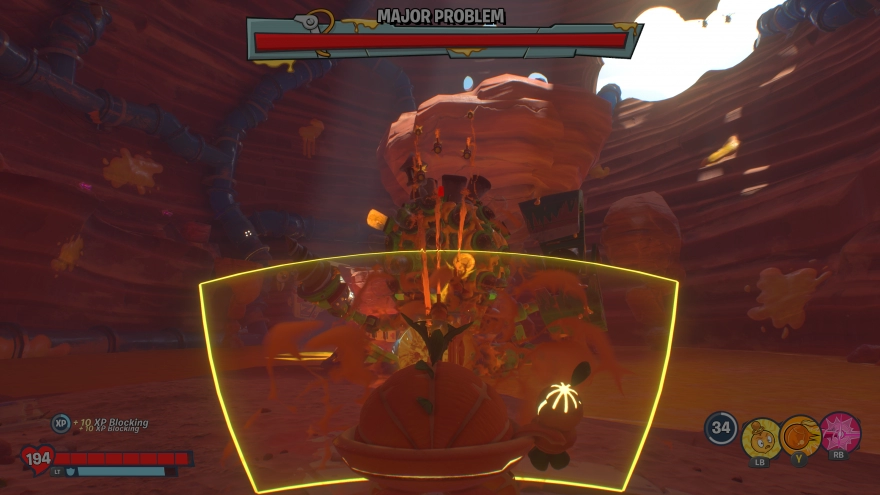Viewport: 880px width, 495px height.
Task: Use the orange rolling citron ball ability
Action: pyautogui.click(x=800, y=435)
